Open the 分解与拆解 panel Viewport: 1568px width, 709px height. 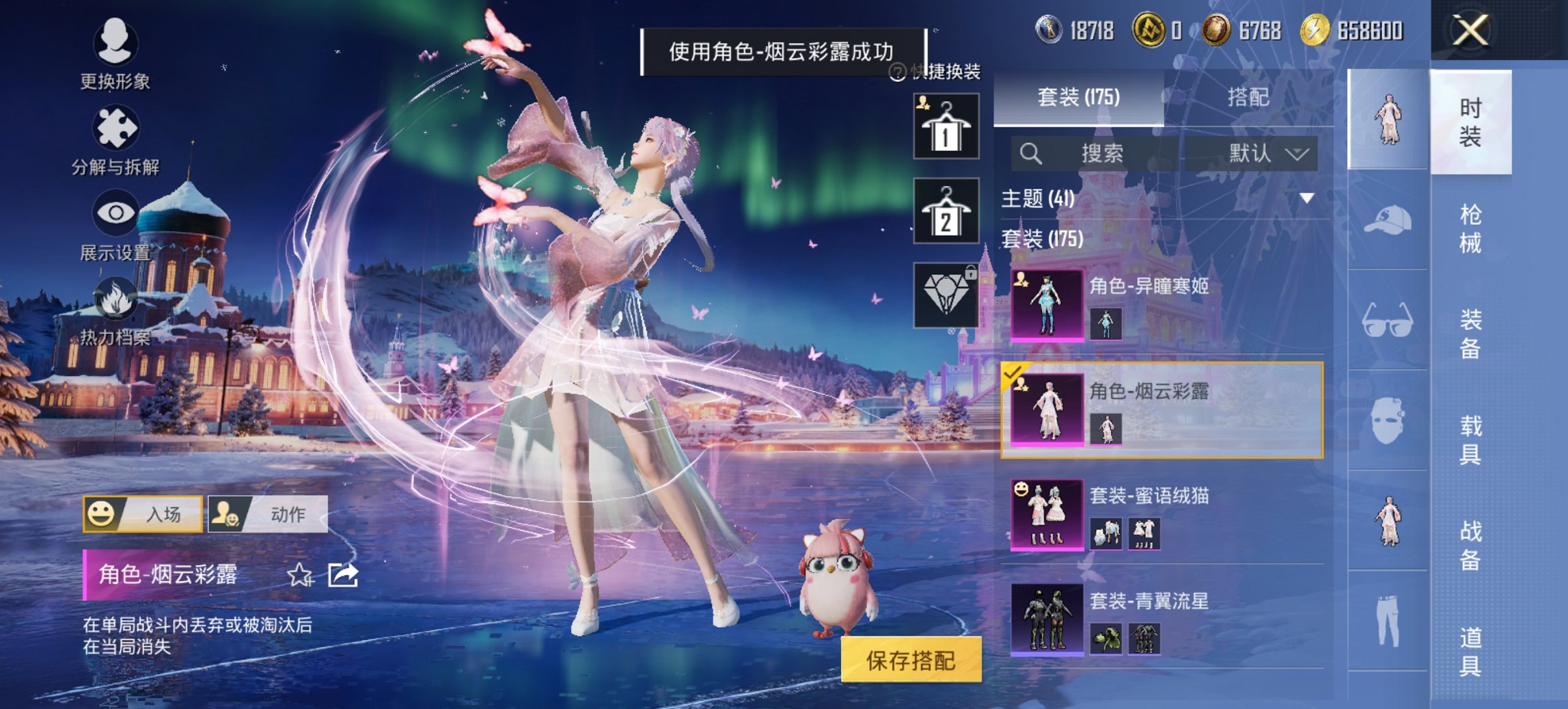116,137
